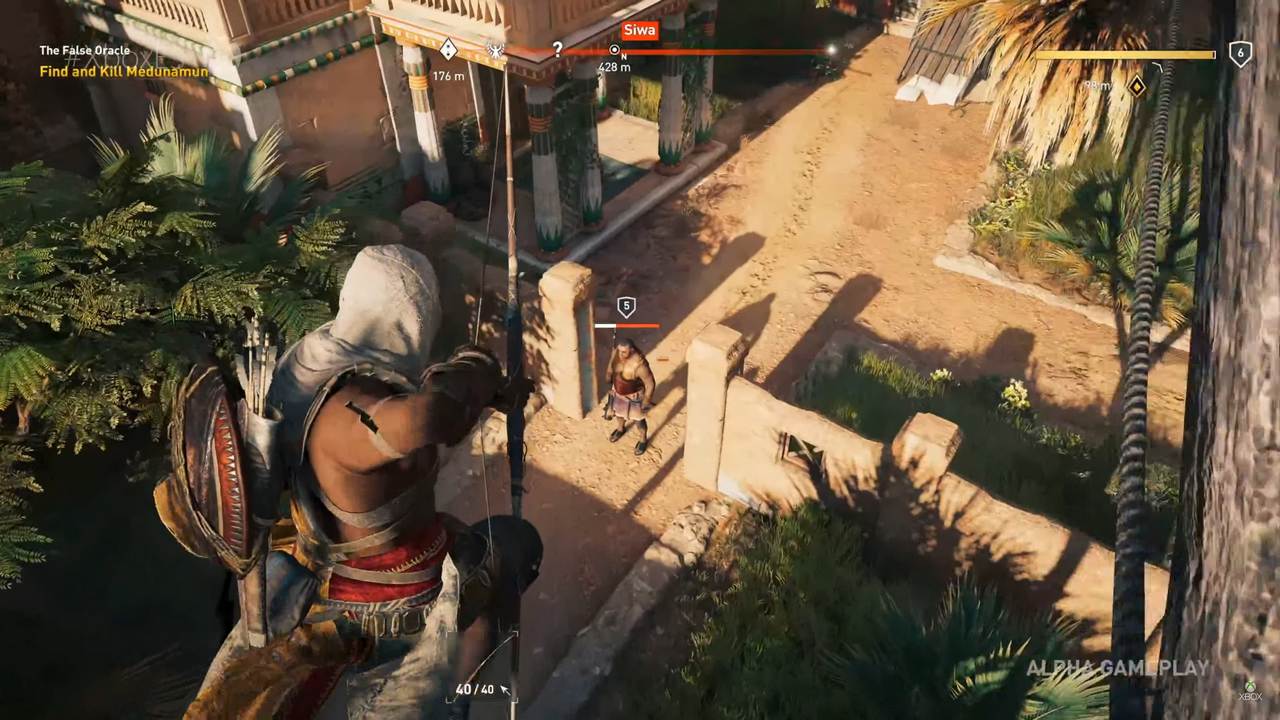Toggle the enemy health bar display
The width and height of the screenshot is (1280, 720).
tap(628, 325)
